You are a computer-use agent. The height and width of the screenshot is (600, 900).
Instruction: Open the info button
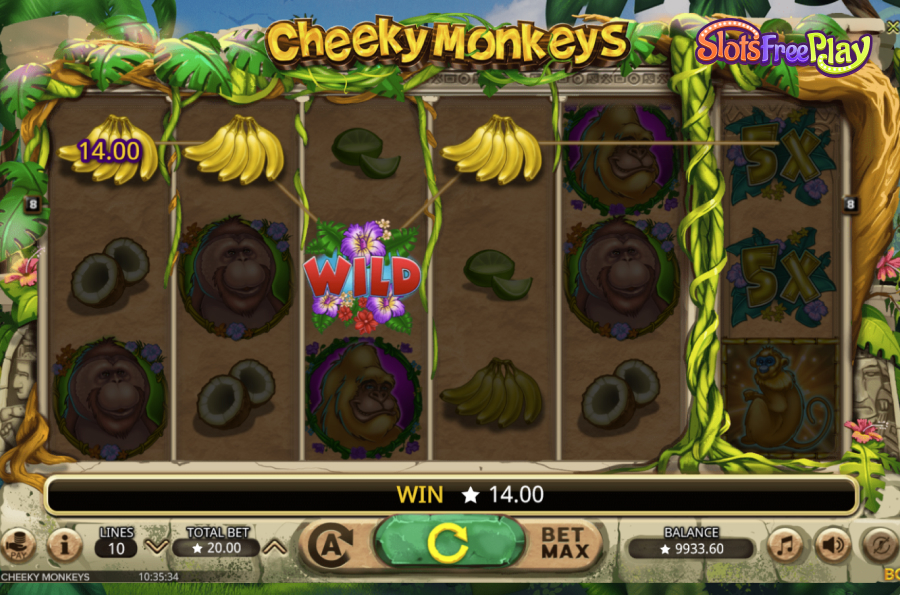tap(65, 545)
